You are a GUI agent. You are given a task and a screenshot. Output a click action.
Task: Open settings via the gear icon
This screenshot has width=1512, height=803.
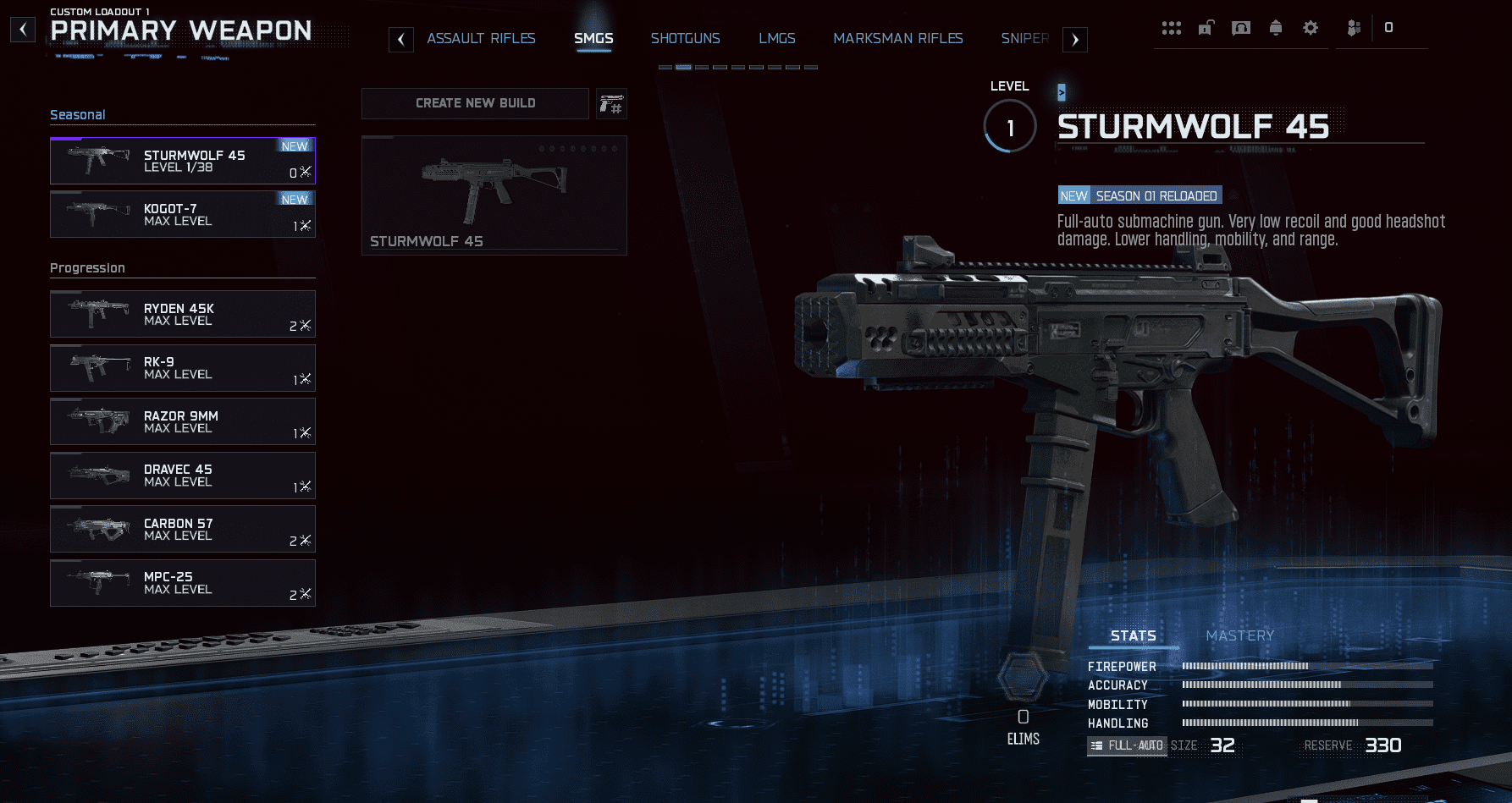(1311, 28)
